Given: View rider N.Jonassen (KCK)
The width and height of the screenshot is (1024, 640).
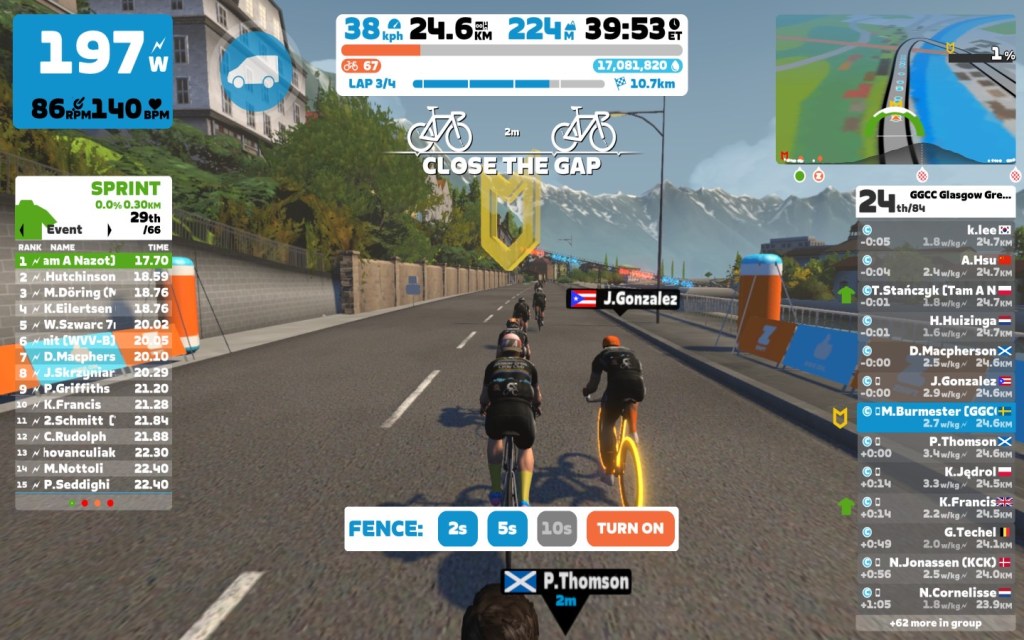Looking at the screenshot, I should tap(936, 567).
